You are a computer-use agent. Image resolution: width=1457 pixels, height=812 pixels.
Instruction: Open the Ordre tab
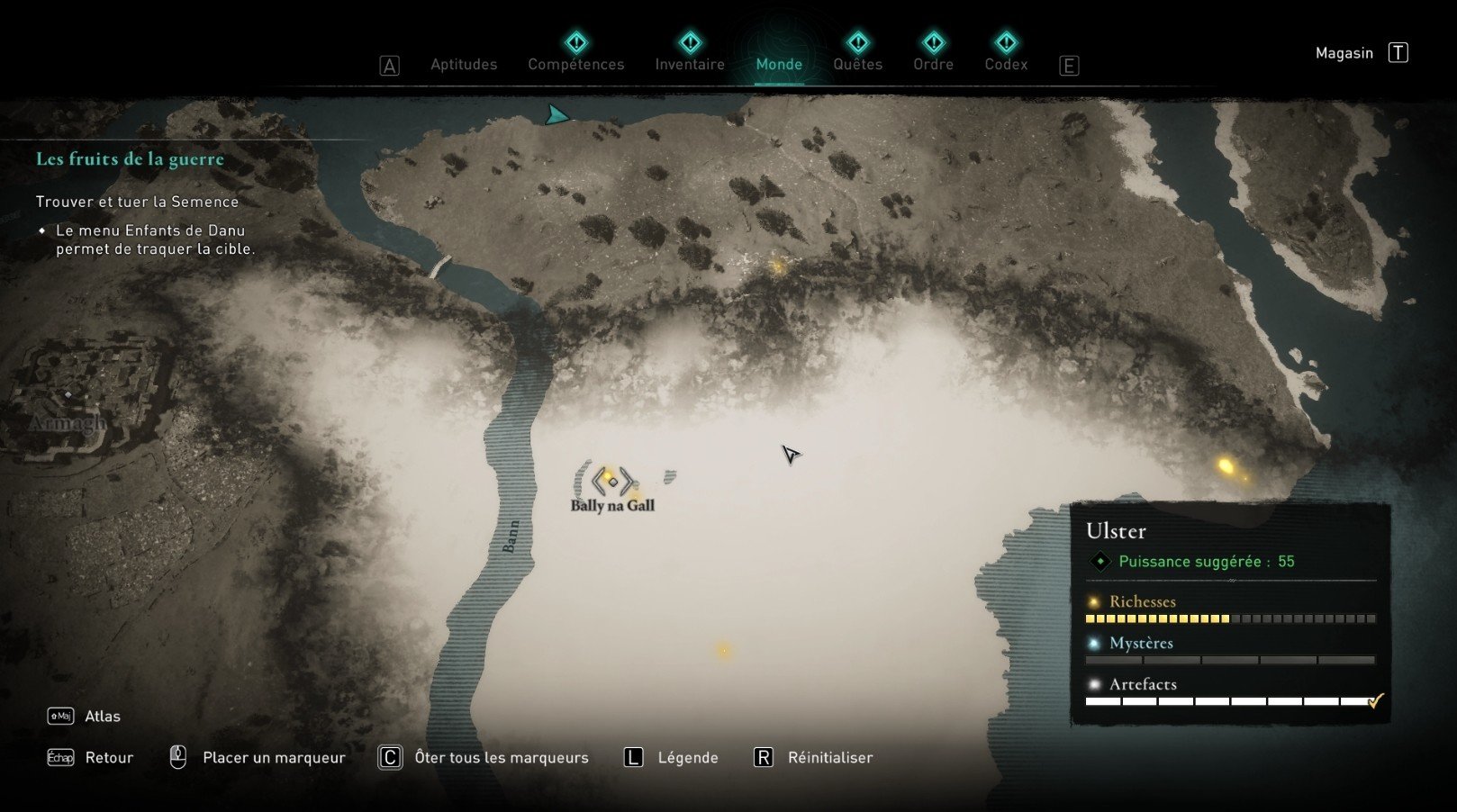point(933,64)
